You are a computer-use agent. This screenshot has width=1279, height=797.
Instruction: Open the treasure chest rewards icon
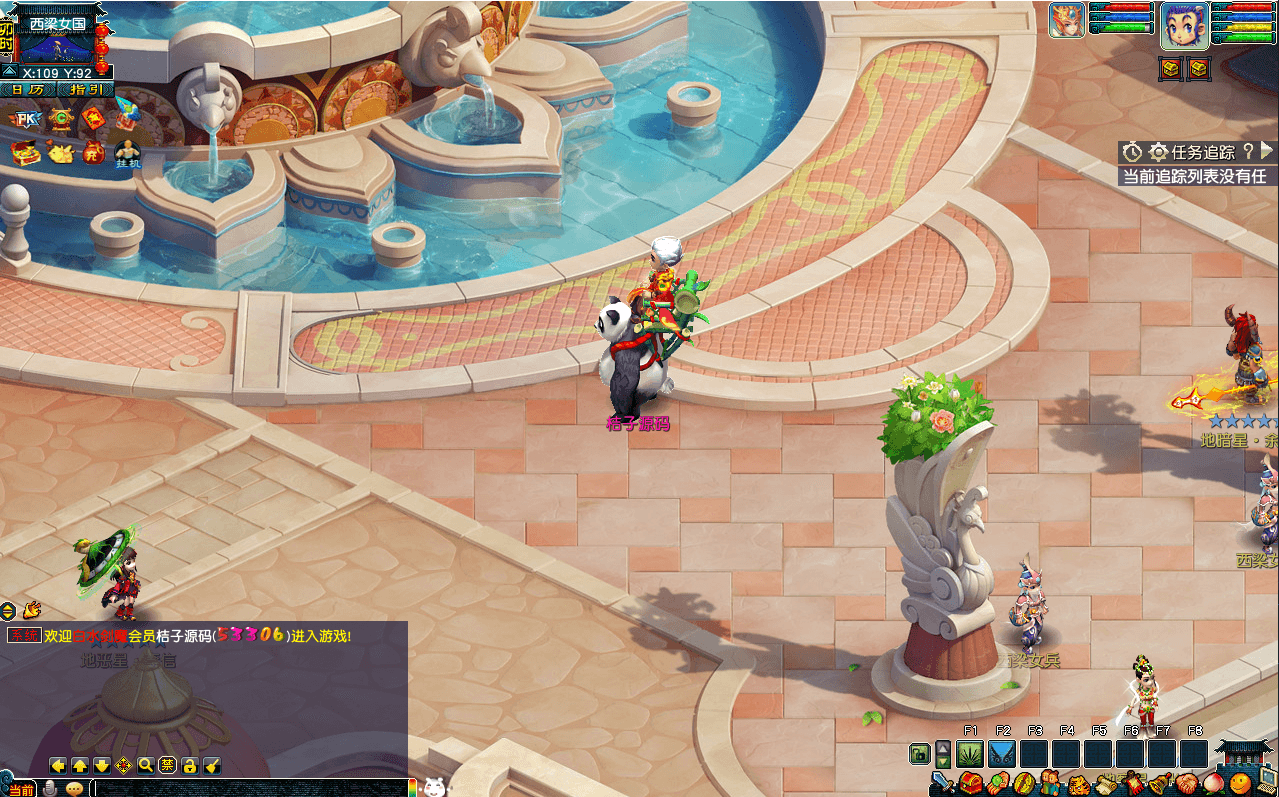(x=24, y=153)
